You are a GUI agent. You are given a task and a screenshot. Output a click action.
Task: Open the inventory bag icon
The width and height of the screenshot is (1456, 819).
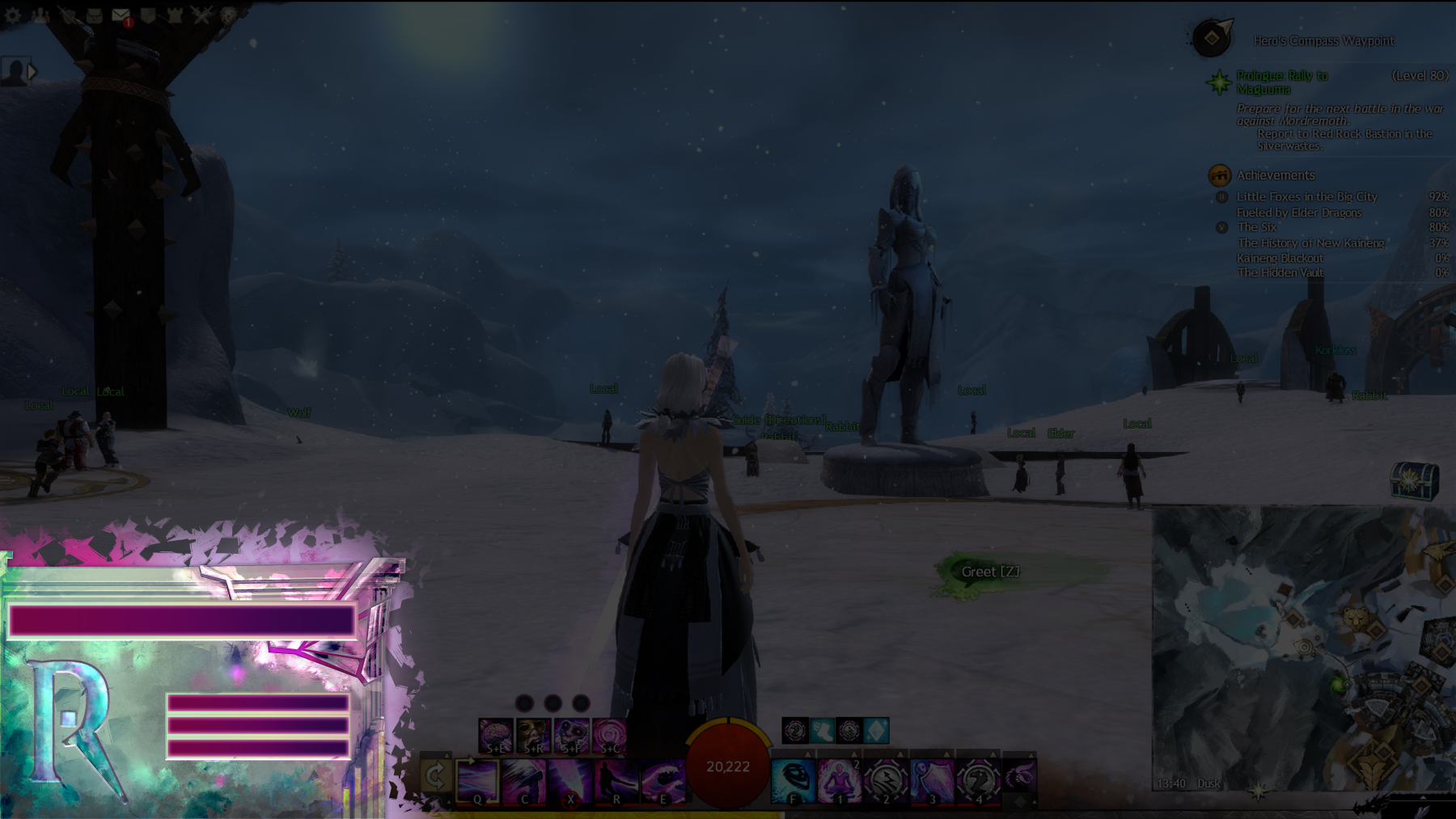point(95,15)
